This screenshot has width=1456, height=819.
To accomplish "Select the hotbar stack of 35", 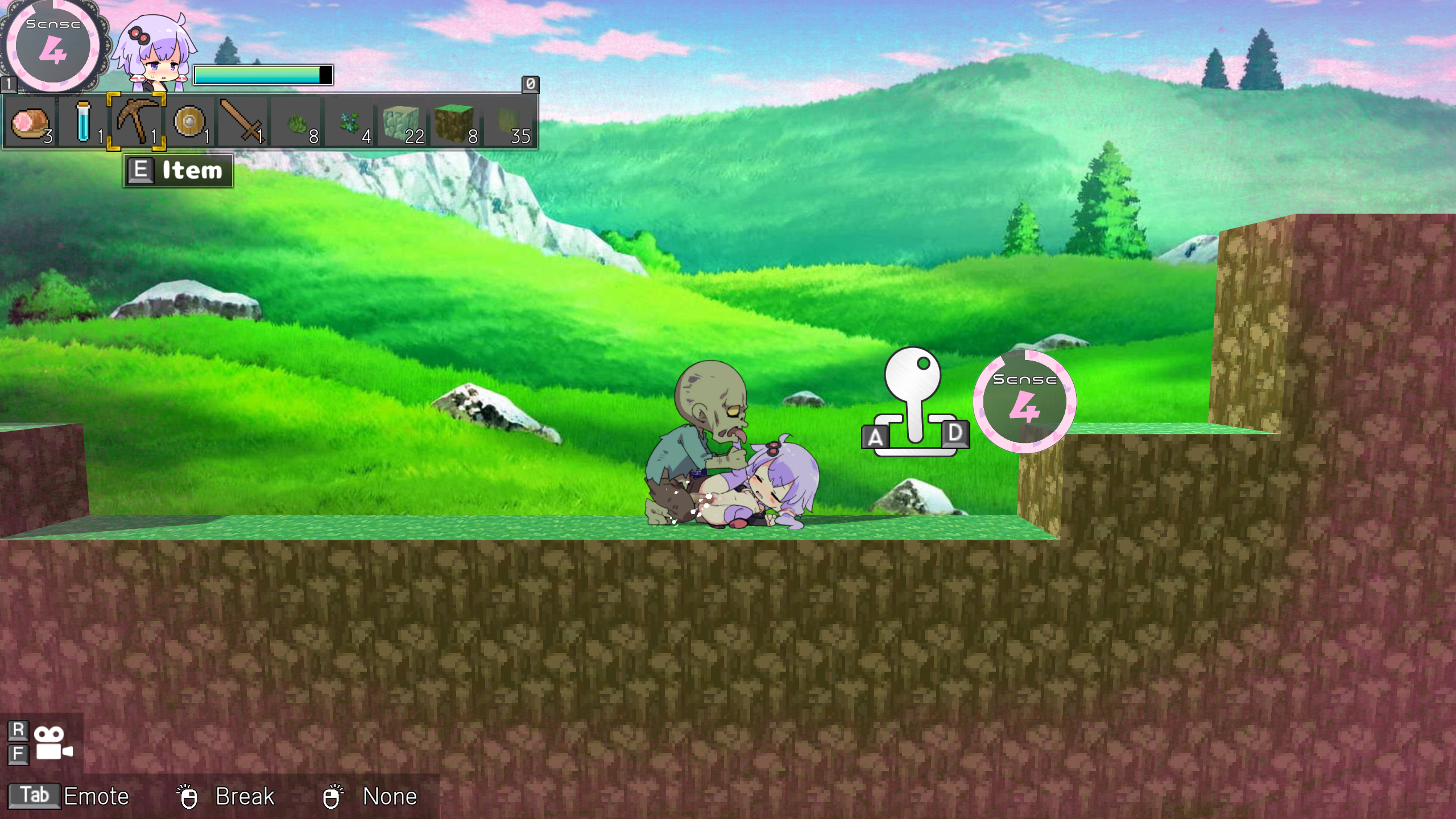I will [x=508, y=122].
